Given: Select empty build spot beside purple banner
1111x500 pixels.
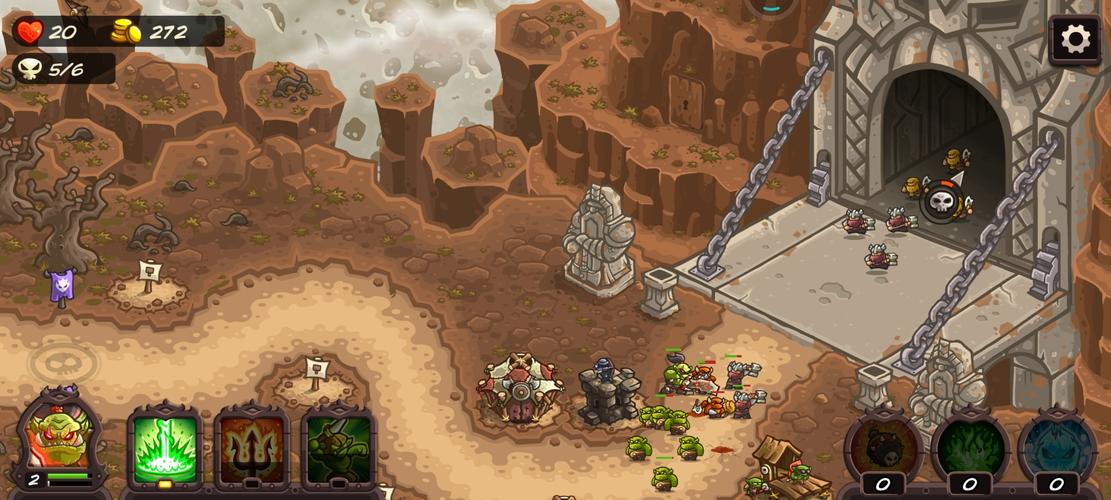Looking at the screenshot, I should [148, 288].
